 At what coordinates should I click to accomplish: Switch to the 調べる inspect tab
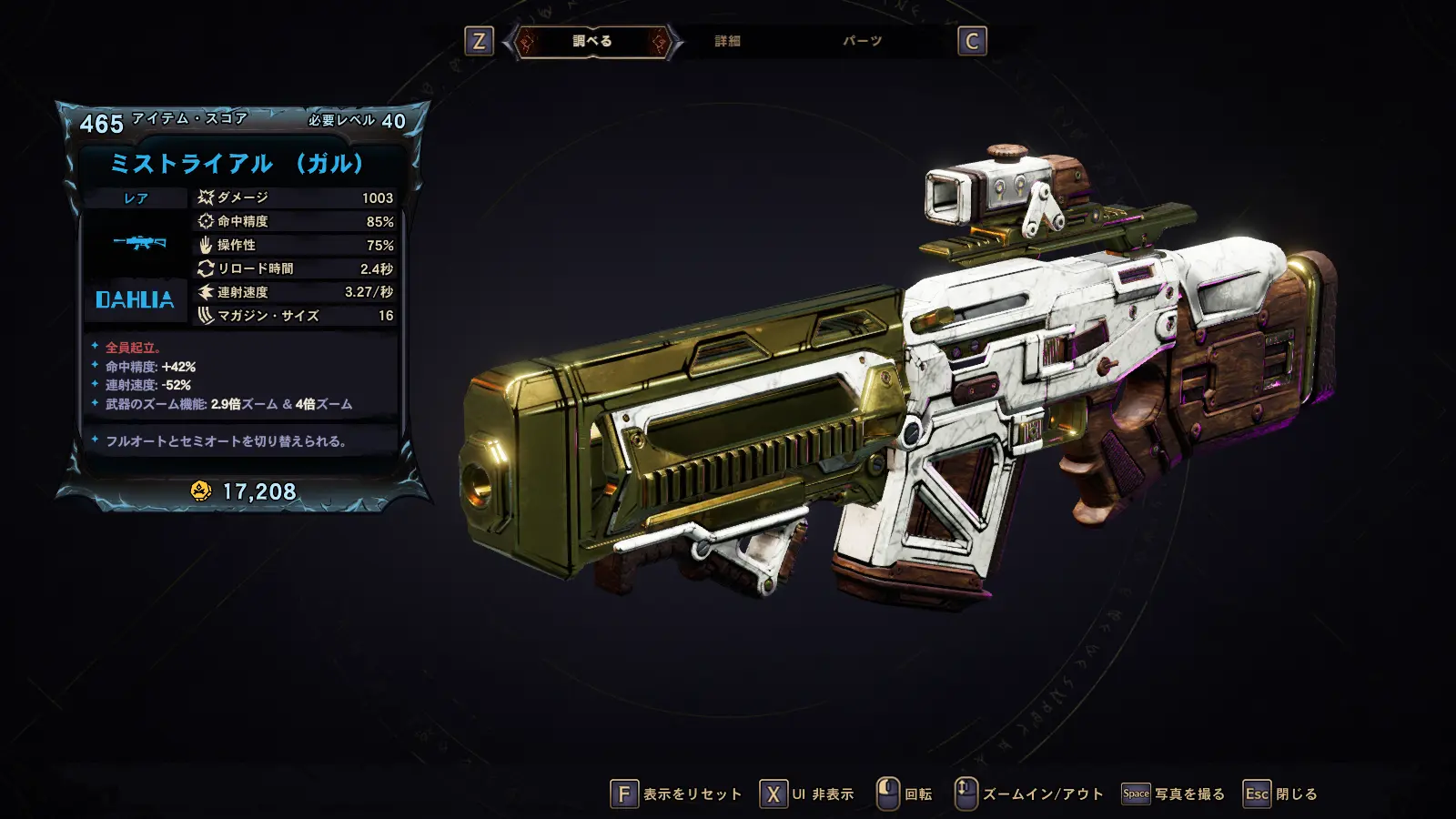(592, 41)
